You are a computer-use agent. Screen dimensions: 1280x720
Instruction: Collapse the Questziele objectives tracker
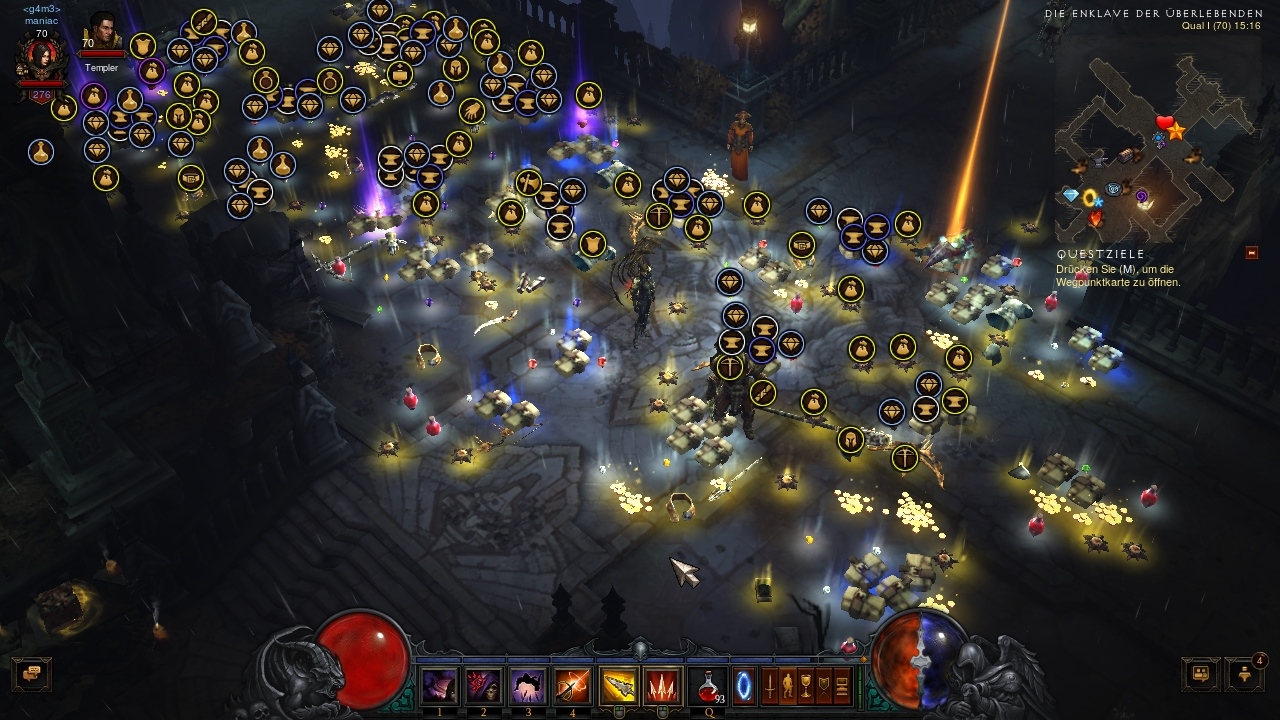point(1252,253)
